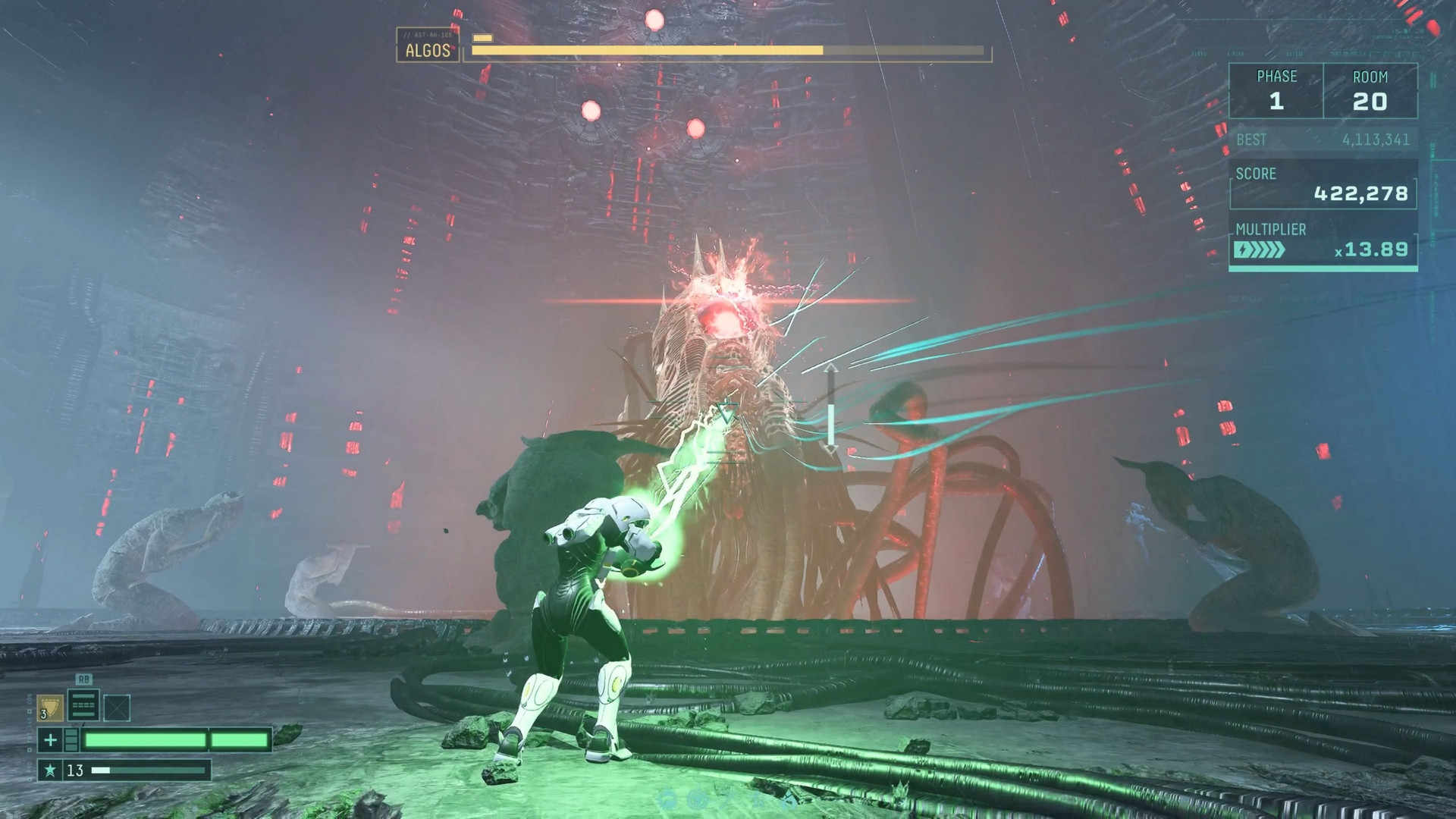This screenshot has width=1456, height=819.
Task: Click the green plus integrity icon
Action: (x=50, y=740)
